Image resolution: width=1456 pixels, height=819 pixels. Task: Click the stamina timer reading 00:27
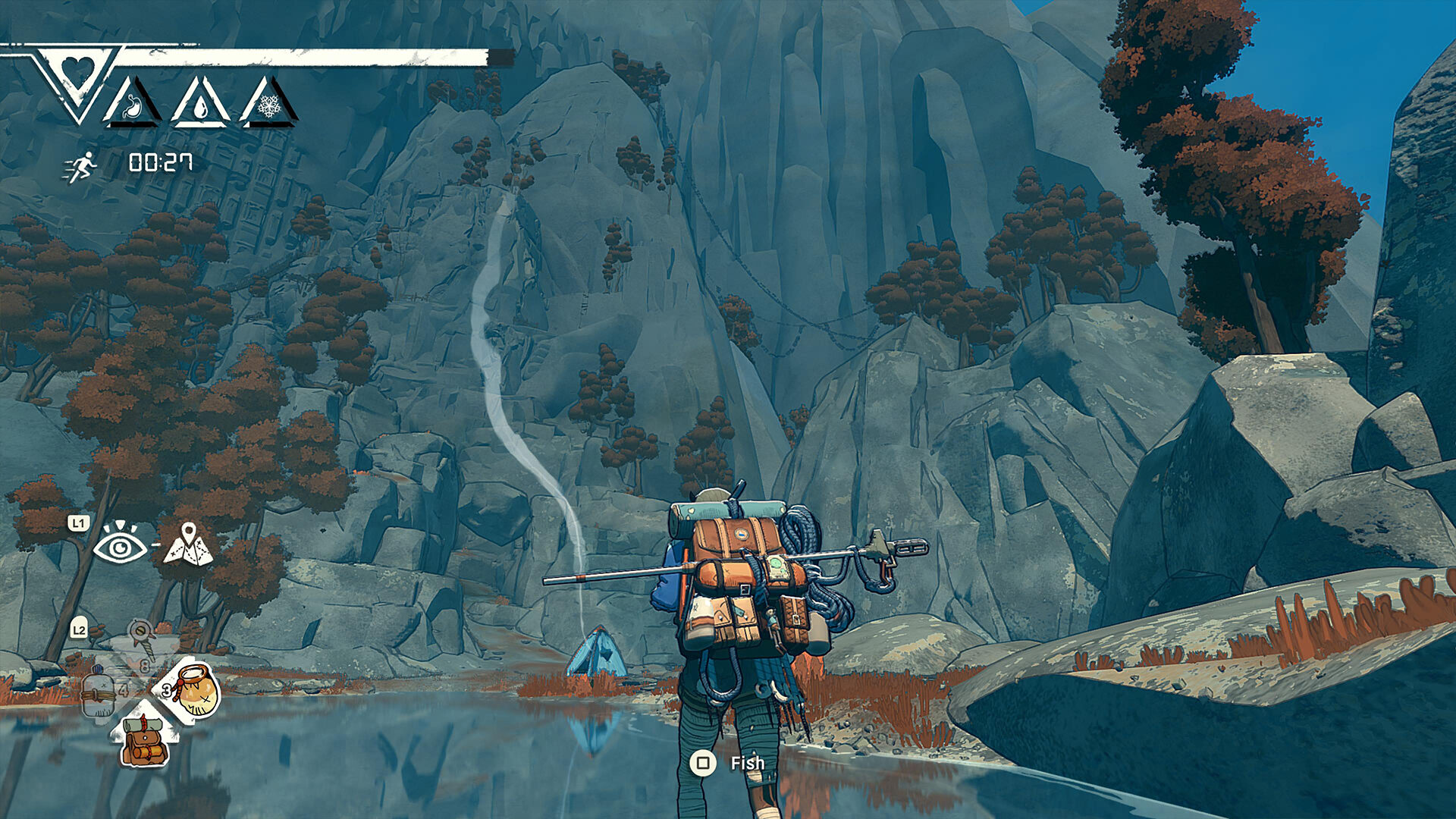161,164
